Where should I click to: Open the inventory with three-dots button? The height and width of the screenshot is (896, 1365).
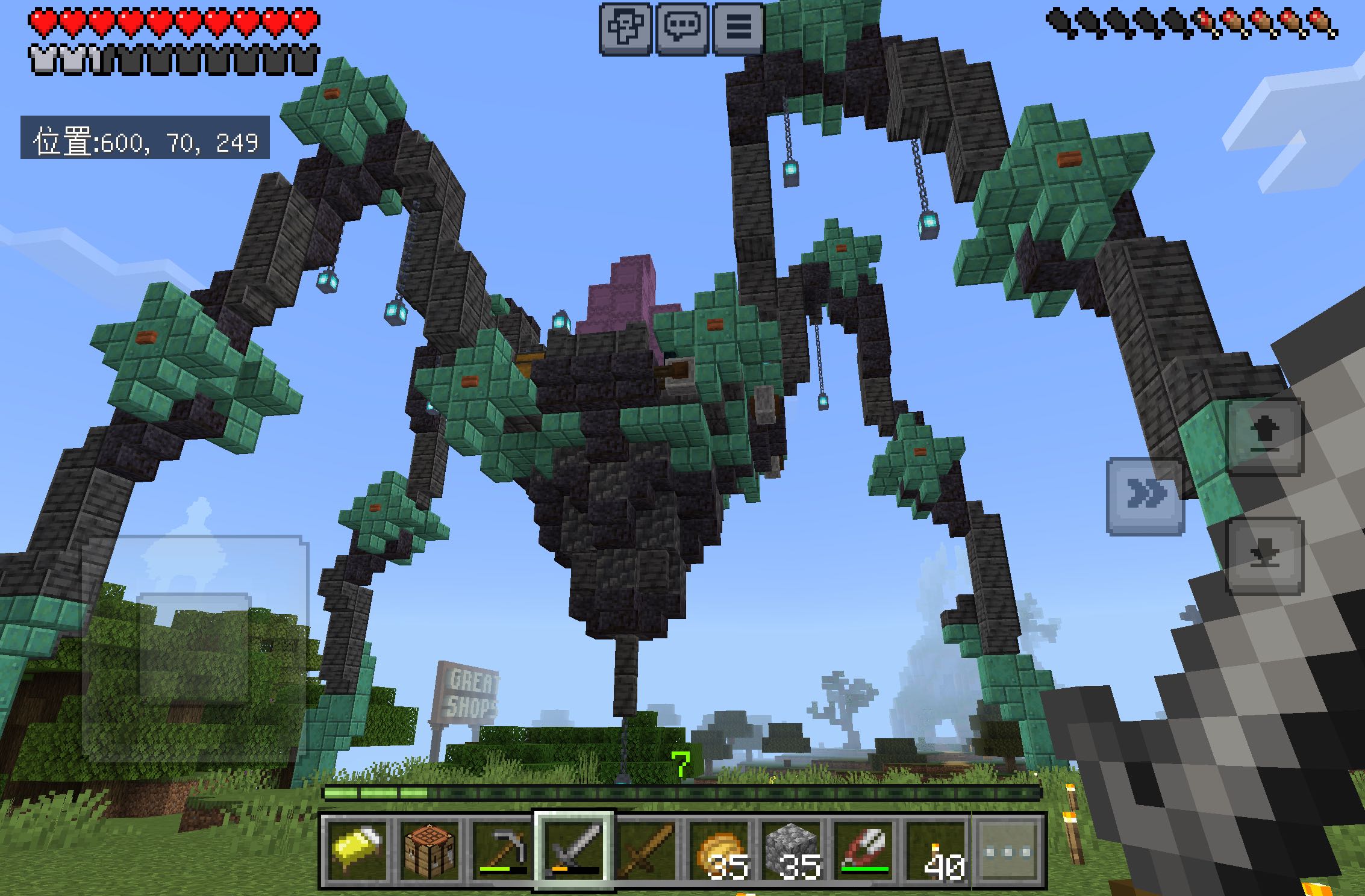pos(1007,850)
